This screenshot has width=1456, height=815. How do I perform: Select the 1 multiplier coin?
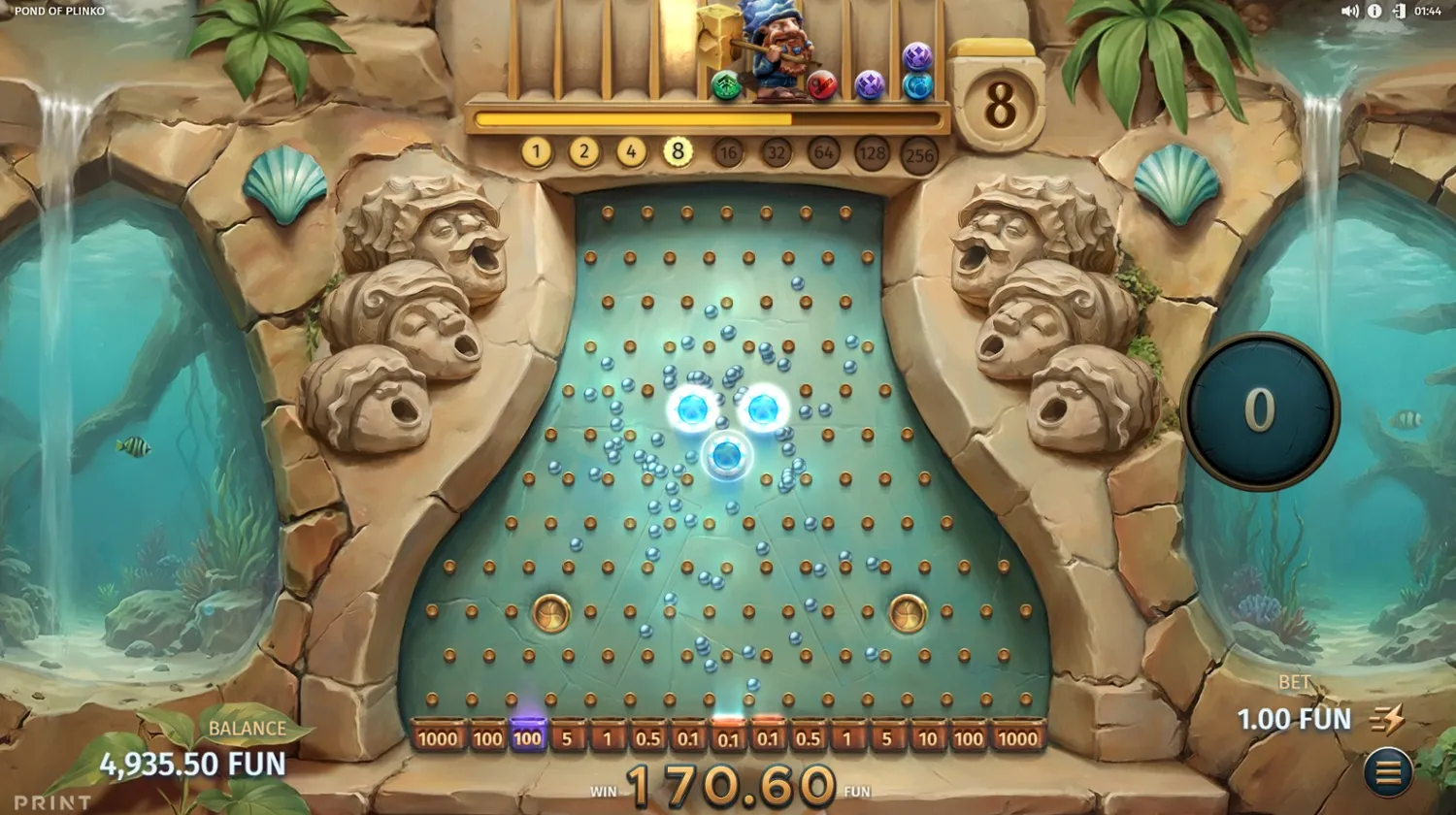pos(536,151)
